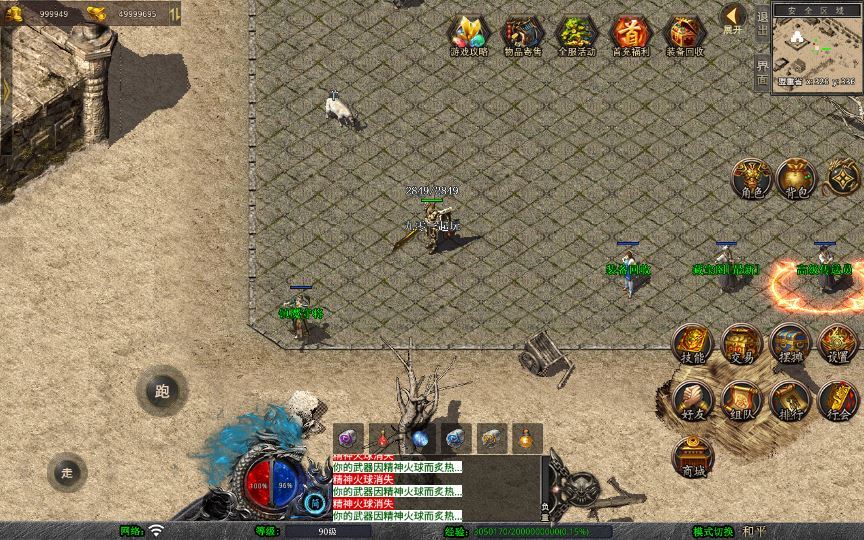Viewport: 864px width, 540px height.
Task: Click the 展开 expand arrow button
Action: 733,17
